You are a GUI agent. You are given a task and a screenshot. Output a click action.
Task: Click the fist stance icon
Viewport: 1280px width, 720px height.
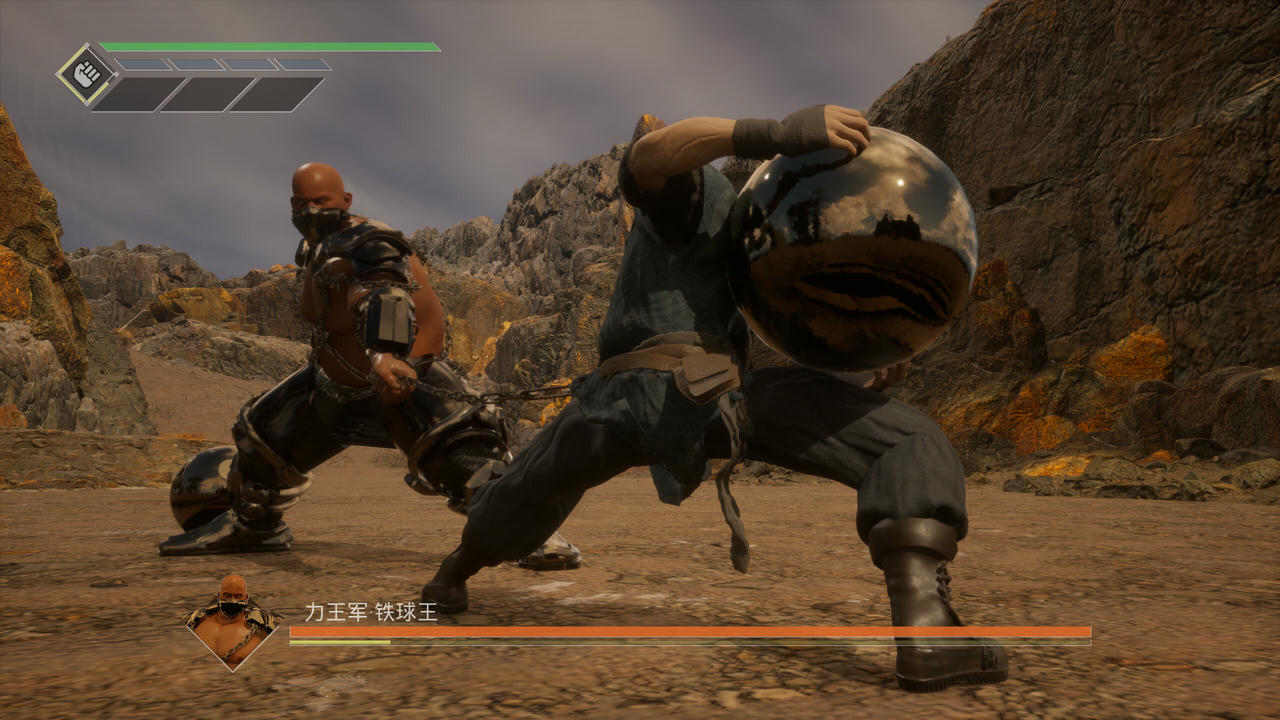tap(87, 73)
